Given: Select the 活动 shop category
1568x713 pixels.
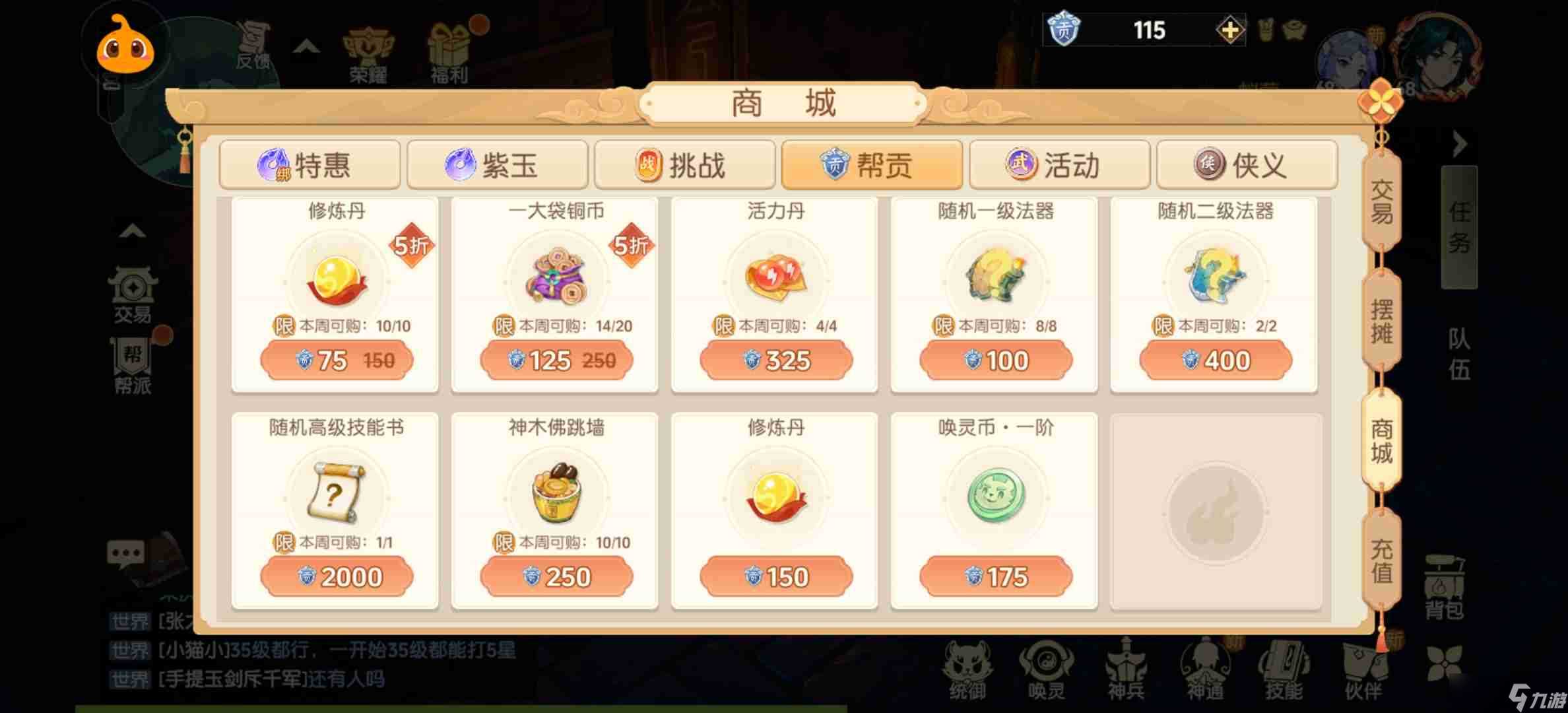Looking at the screenshot, I should point(1059,166).
